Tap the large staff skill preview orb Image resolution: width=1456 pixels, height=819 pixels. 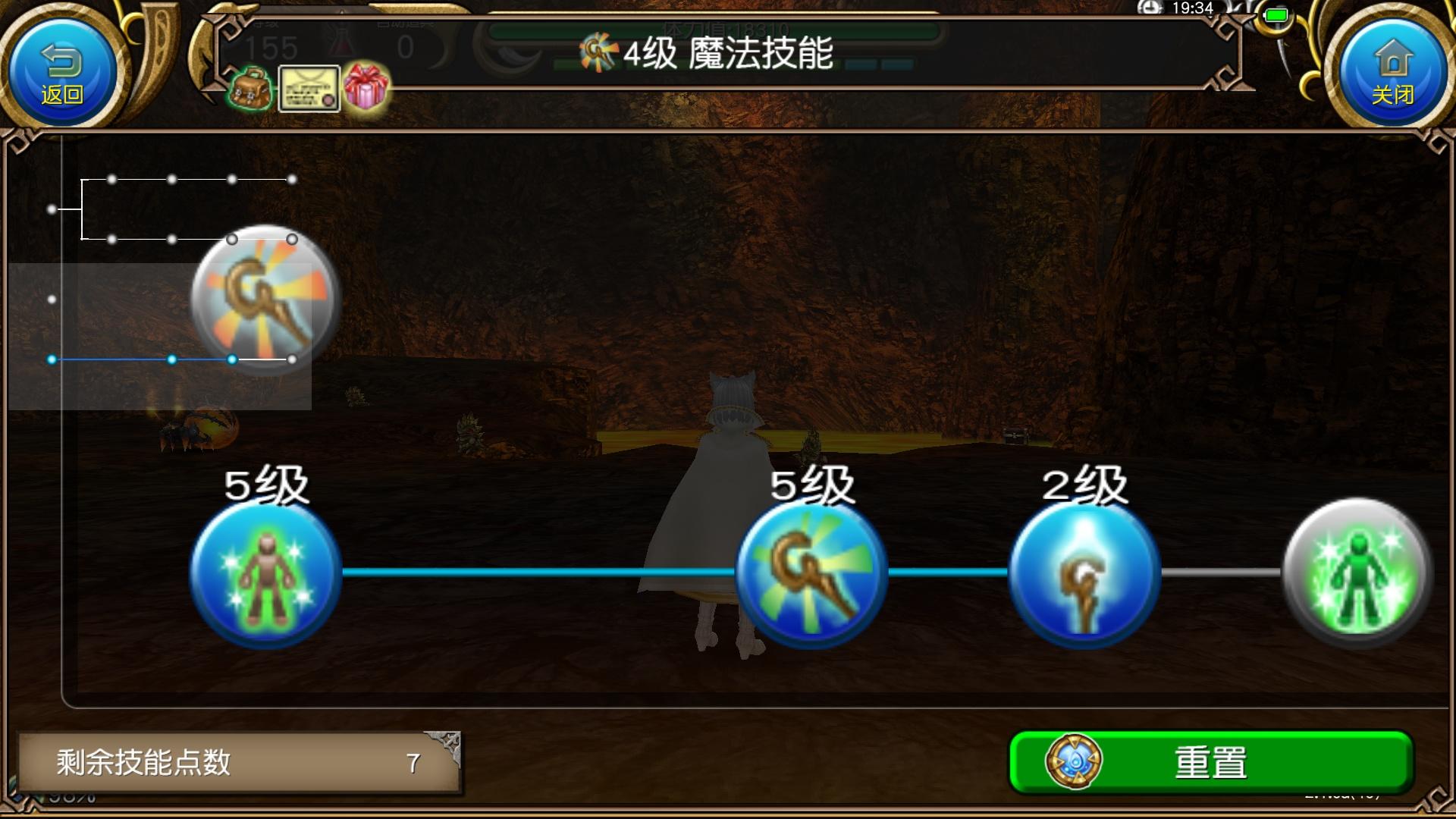click(262, 296)
